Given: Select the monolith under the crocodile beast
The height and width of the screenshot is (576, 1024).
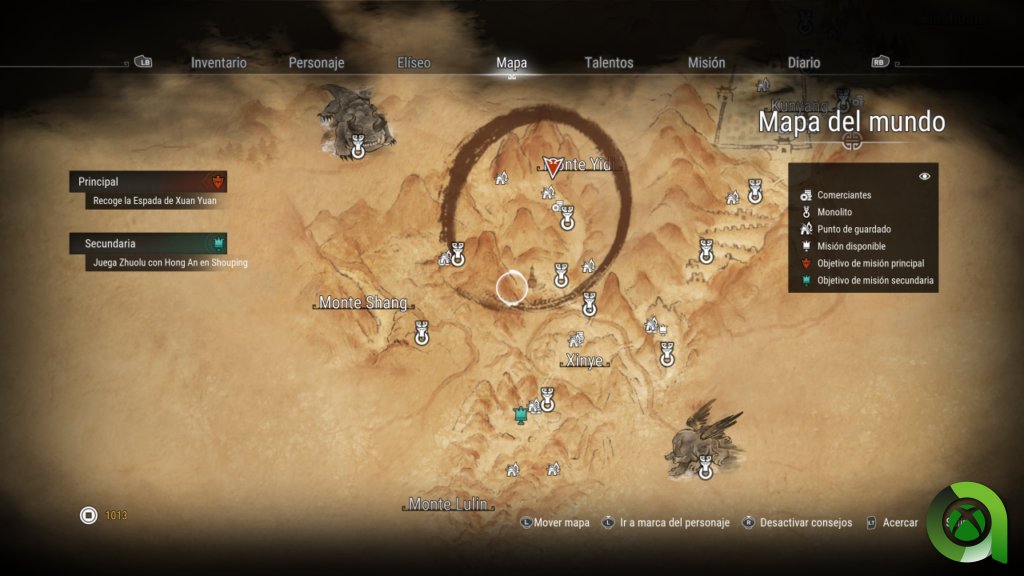Looking at the screenshot, I should coord(358,148).
